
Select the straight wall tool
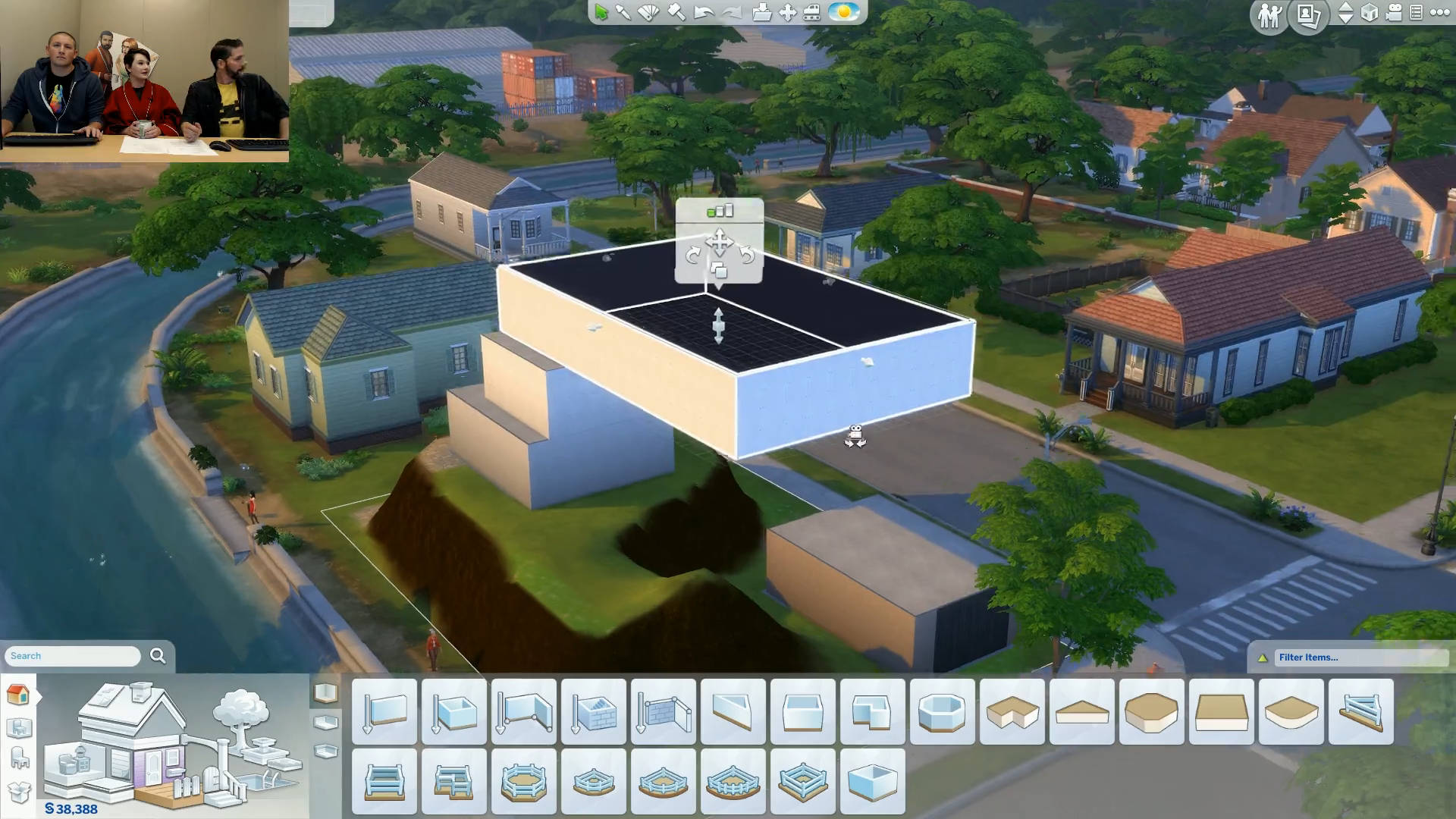pos(384,711)
